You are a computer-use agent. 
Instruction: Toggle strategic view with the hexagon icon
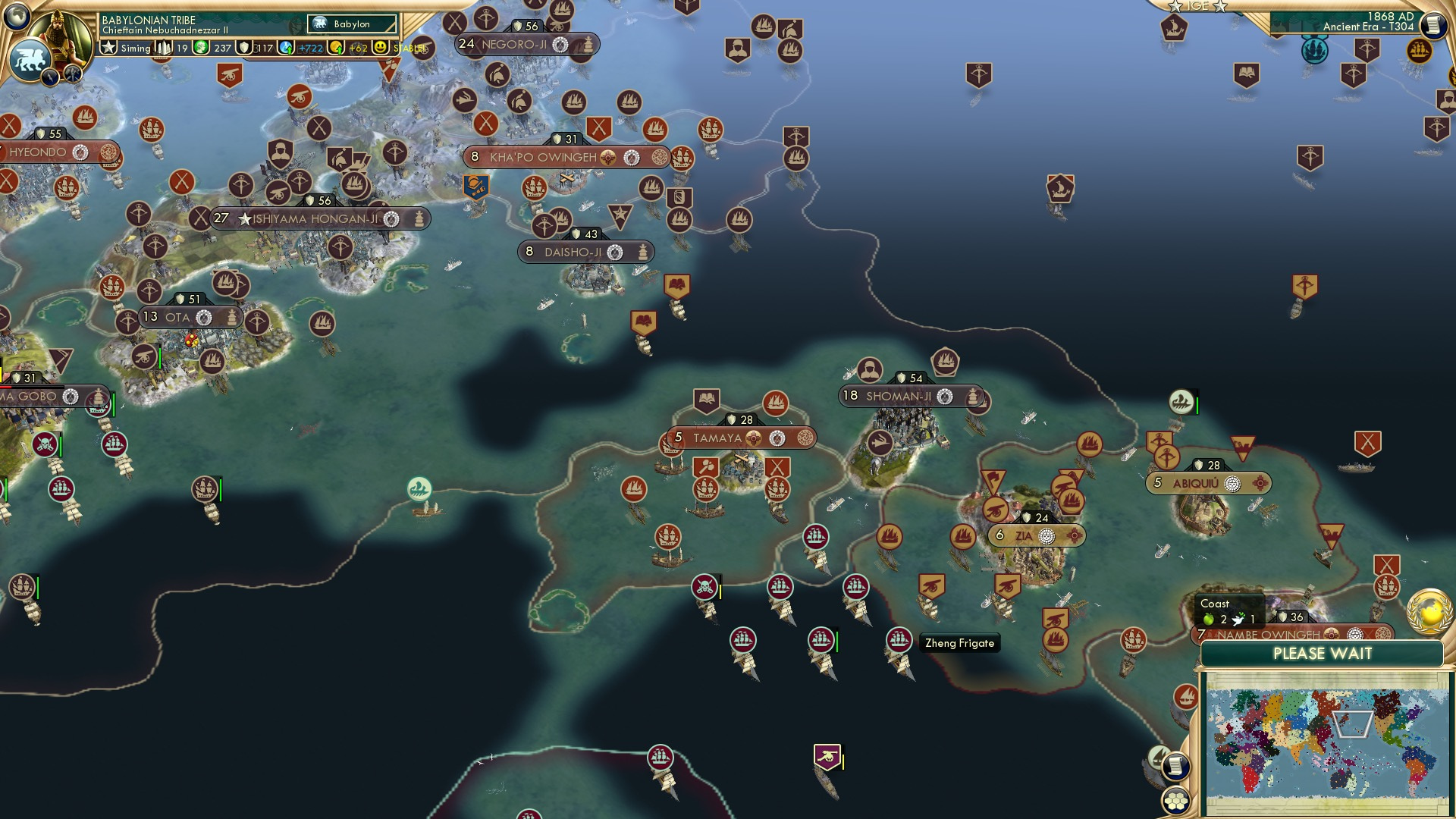pyautogui.click(x=1176, y=802)
